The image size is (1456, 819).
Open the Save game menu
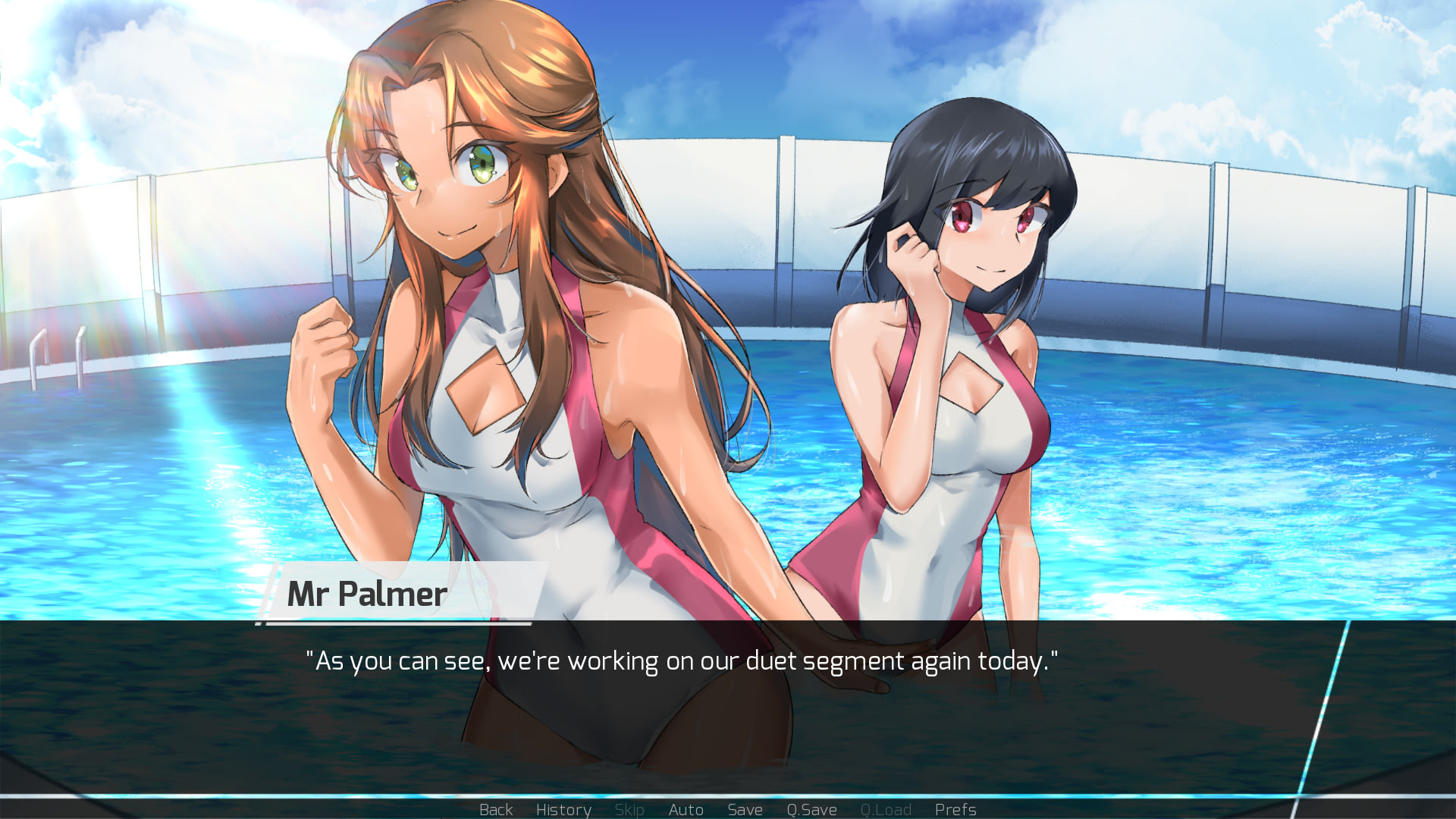tap(745, 809)
